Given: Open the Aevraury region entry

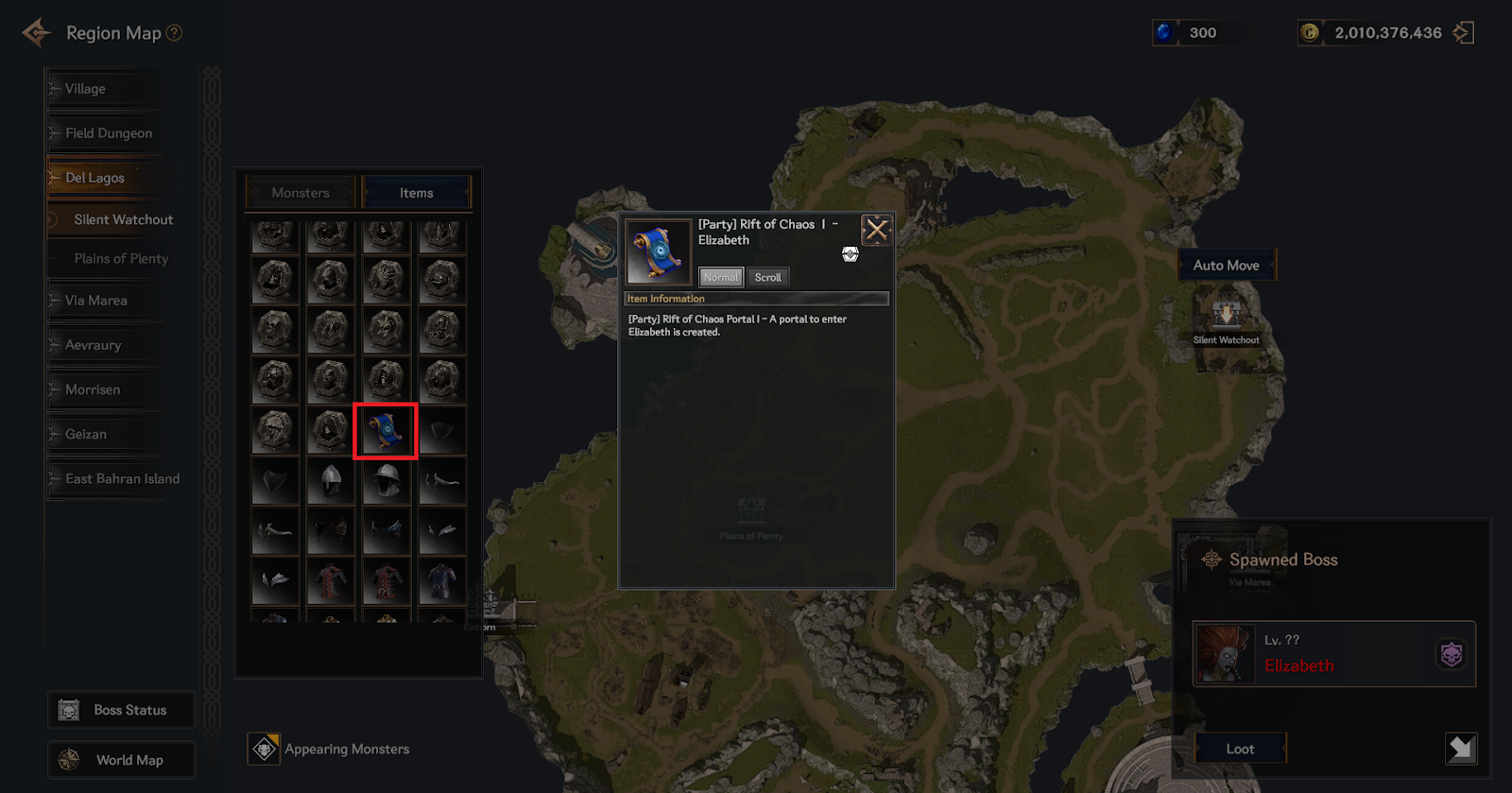Looking at the screenshot, I should [93, 345].
